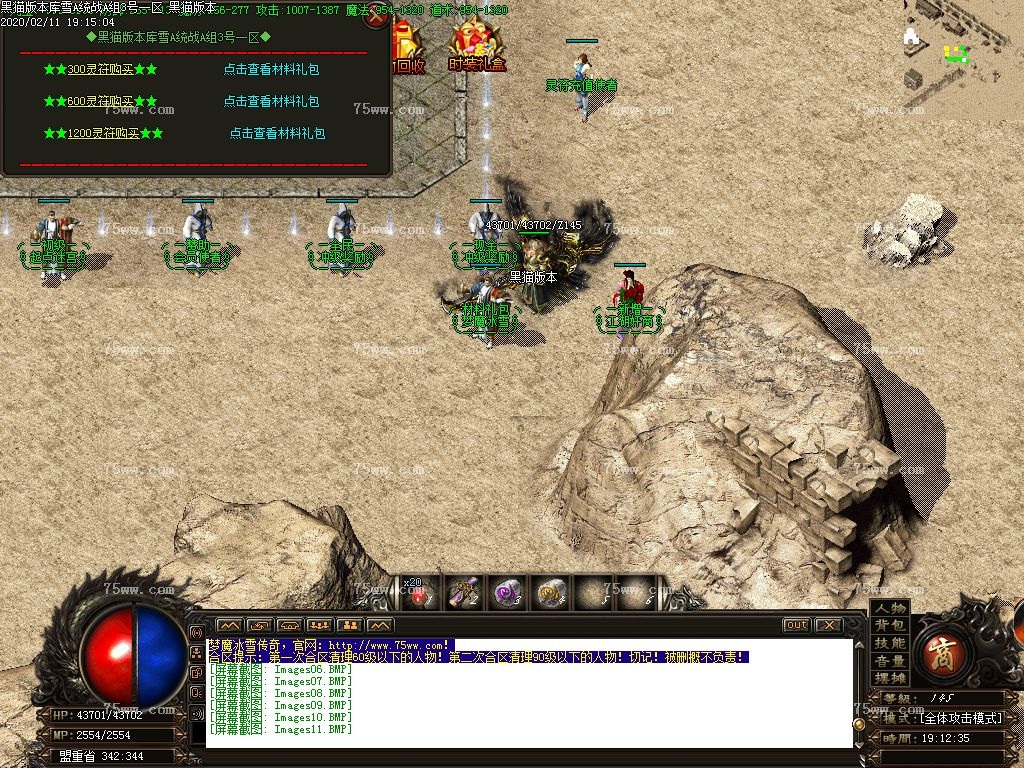Use the red potion hotbar slot
The image size is (1024, 768).
420,594
